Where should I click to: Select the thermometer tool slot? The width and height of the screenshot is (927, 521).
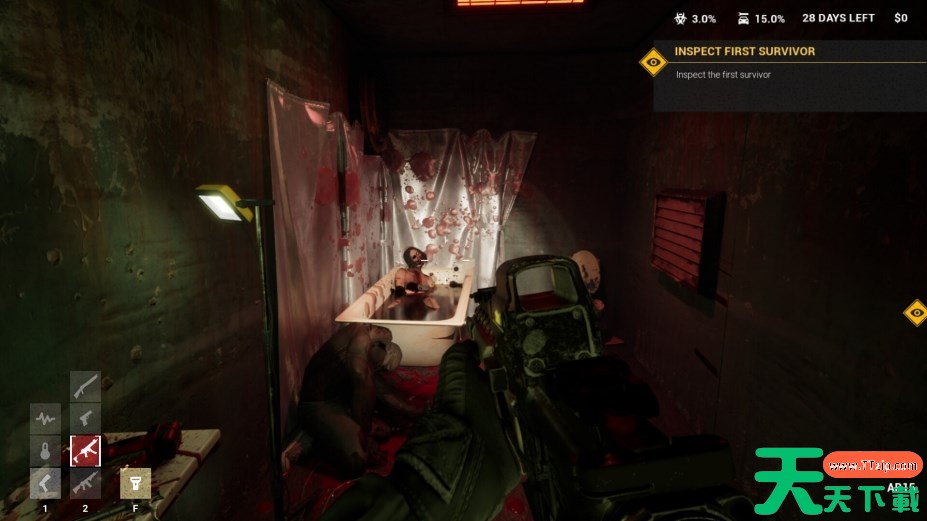(x=45, y=451)
